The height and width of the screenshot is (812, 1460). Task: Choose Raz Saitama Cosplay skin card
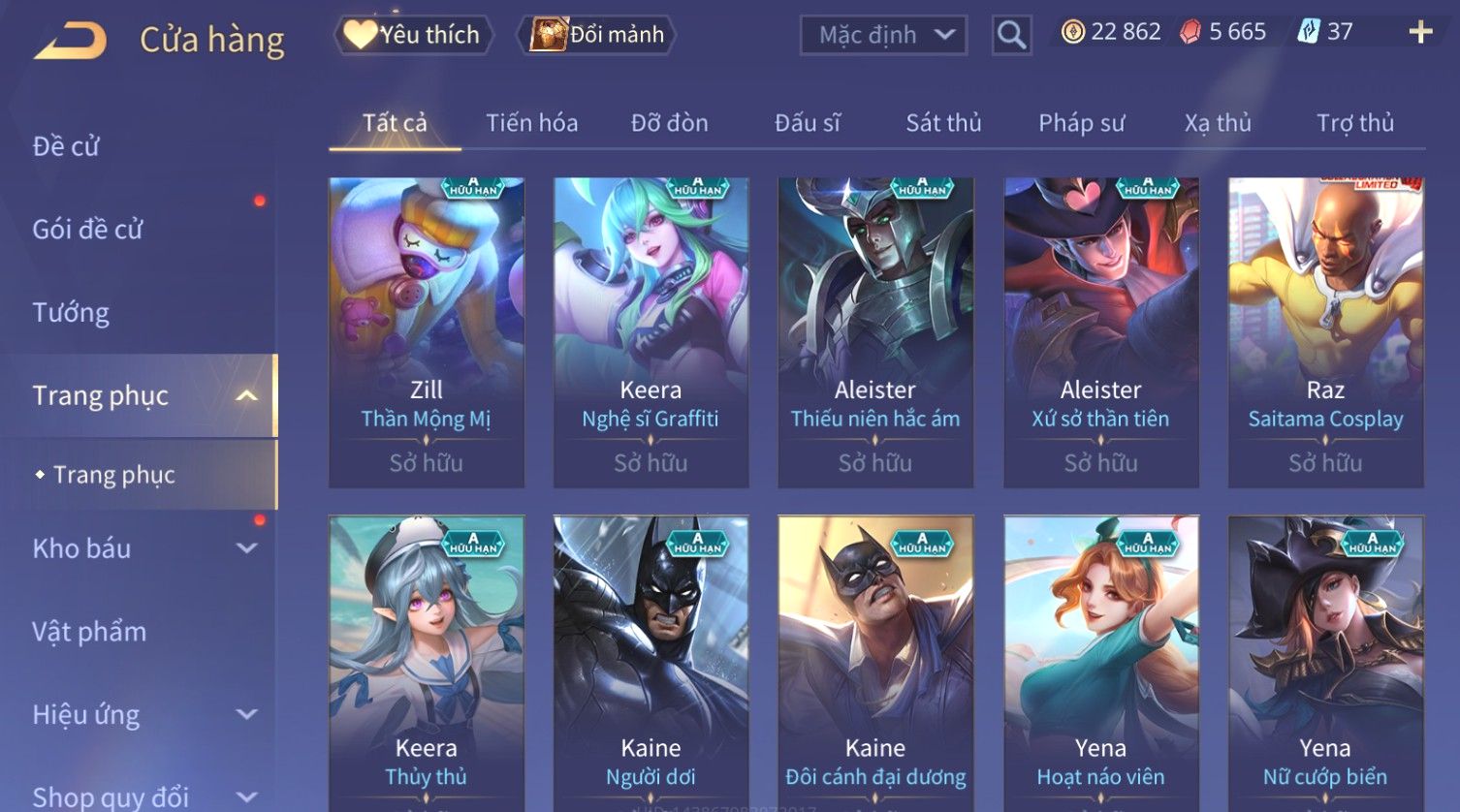pos(1325,331)
